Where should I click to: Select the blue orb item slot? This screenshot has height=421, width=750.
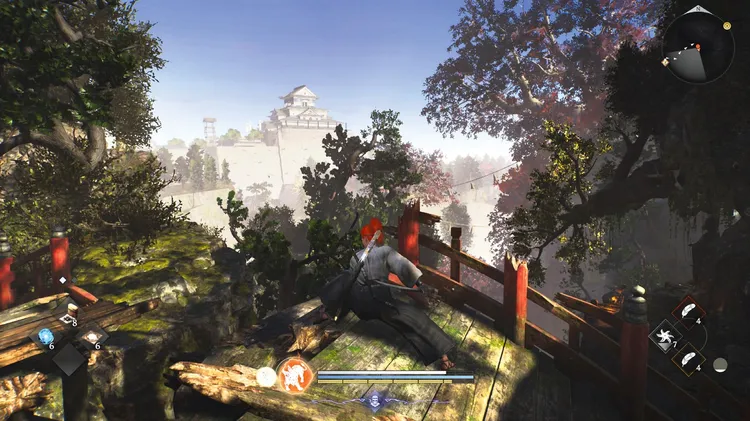click(46, 335)
